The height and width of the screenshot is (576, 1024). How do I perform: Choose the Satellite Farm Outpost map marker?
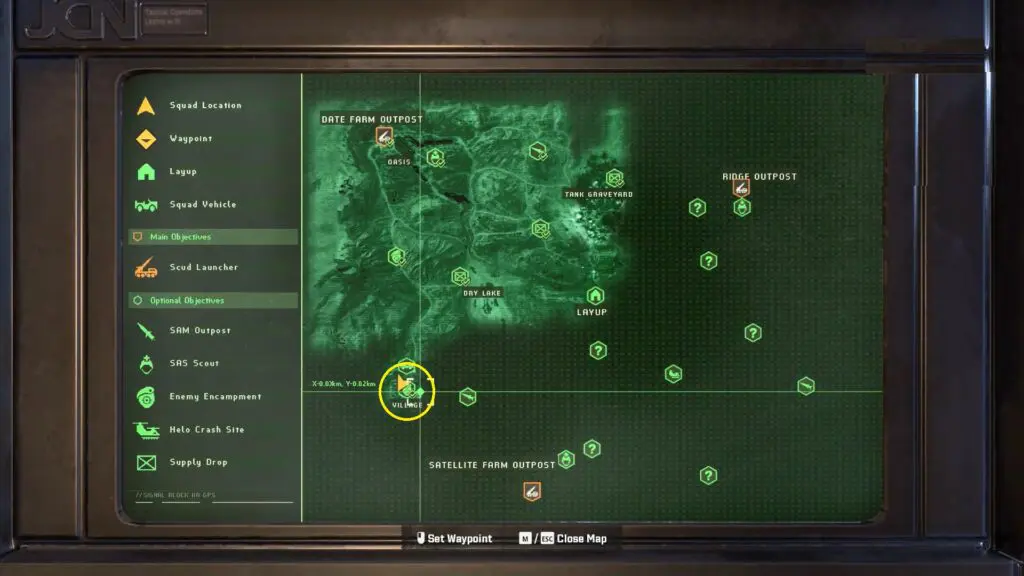[x=532, y=491]
